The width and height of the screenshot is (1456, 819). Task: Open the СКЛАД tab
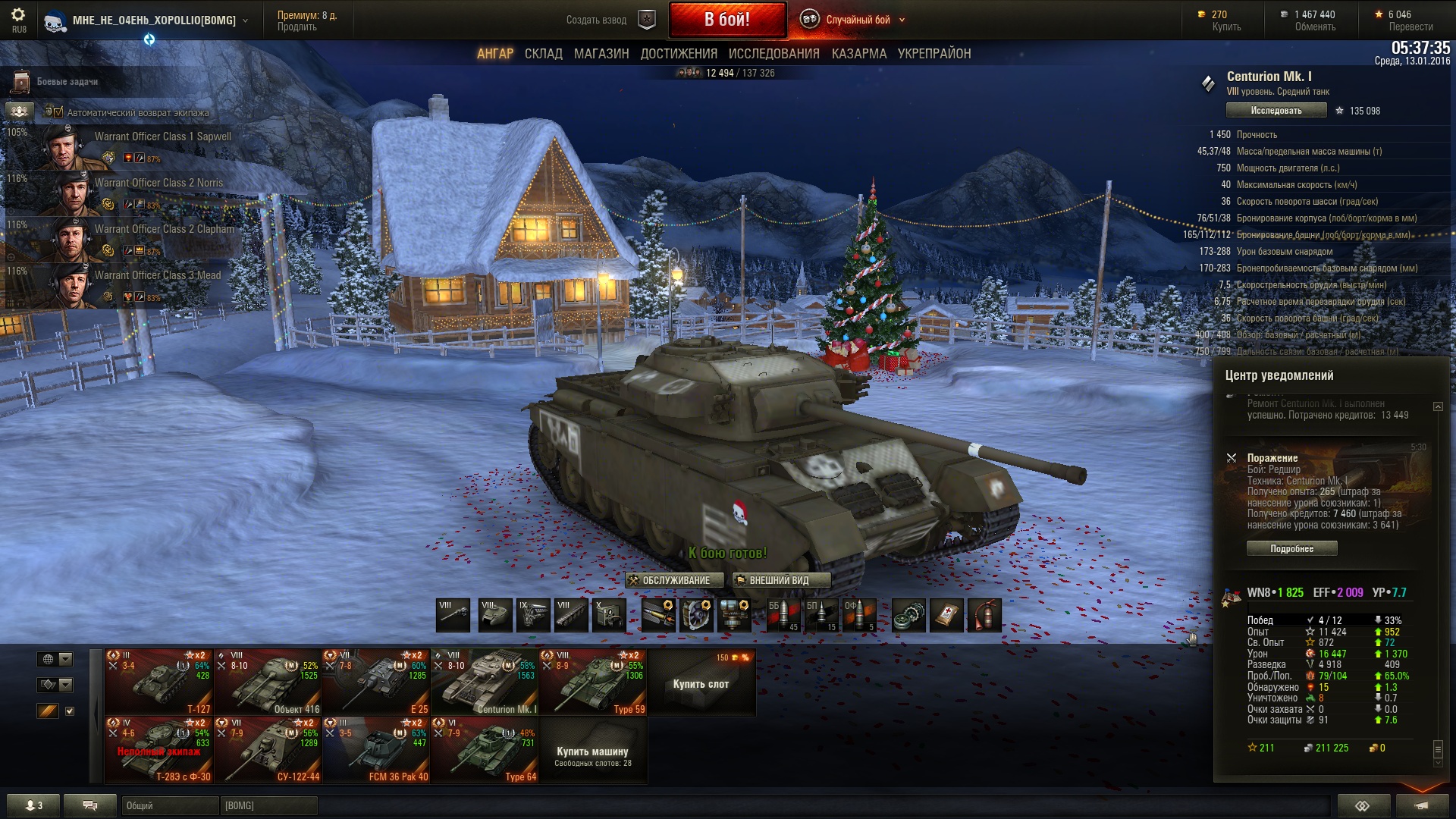(543, 54)
